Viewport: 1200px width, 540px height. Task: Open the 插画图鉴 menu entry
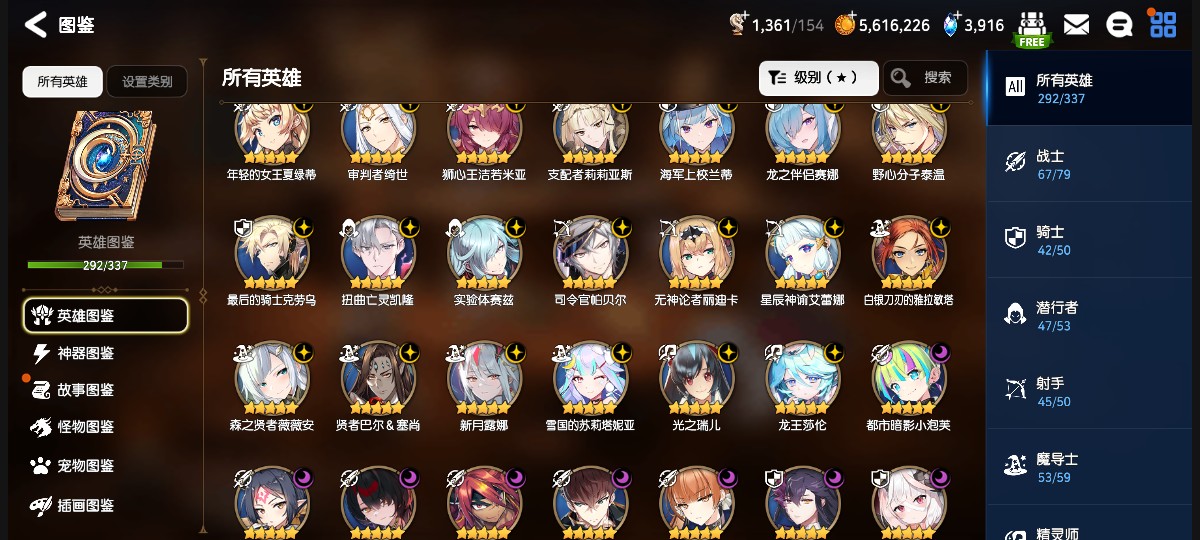click(x=85, y=506)
